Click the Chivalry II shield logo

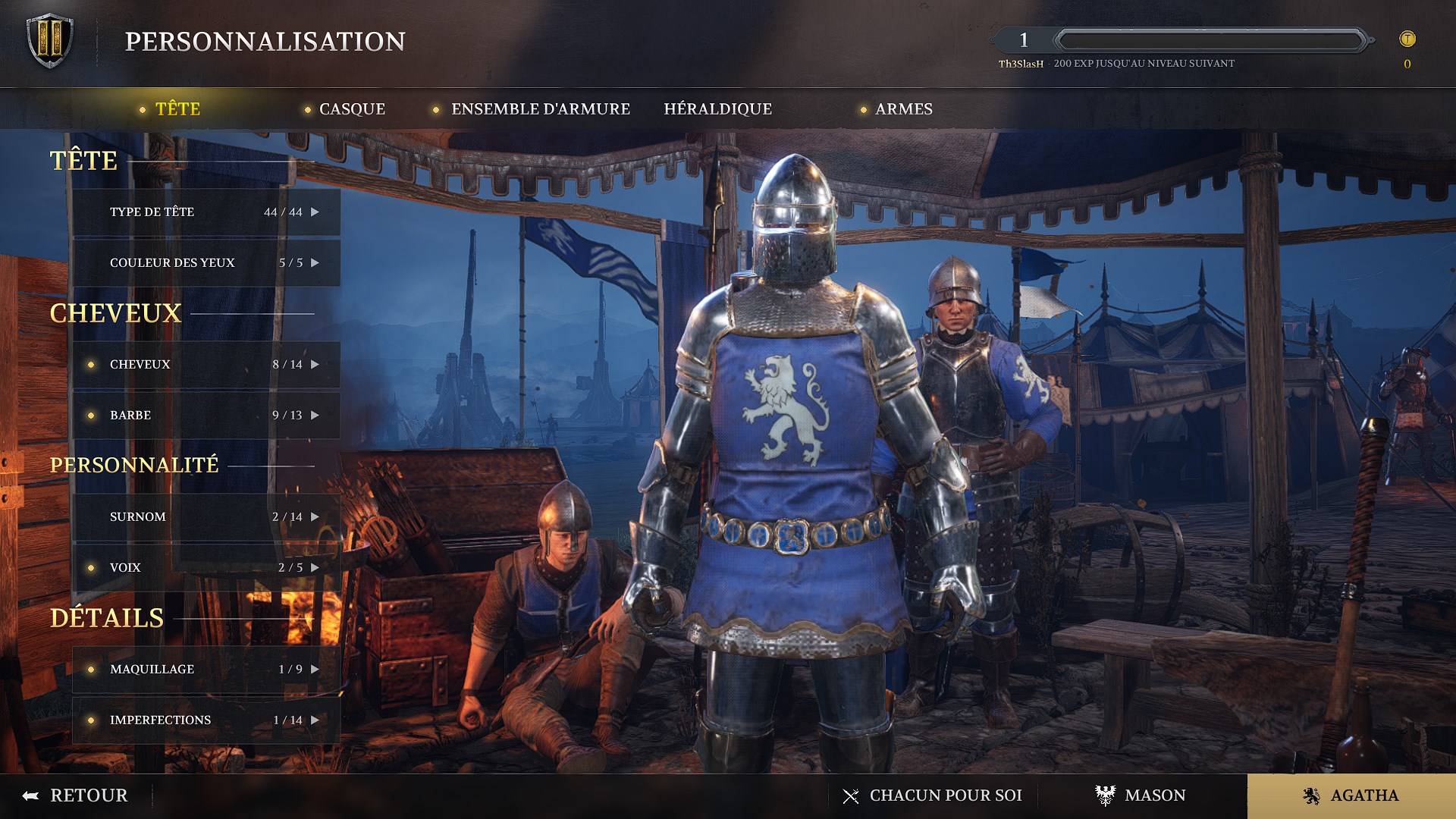(50, 41)
